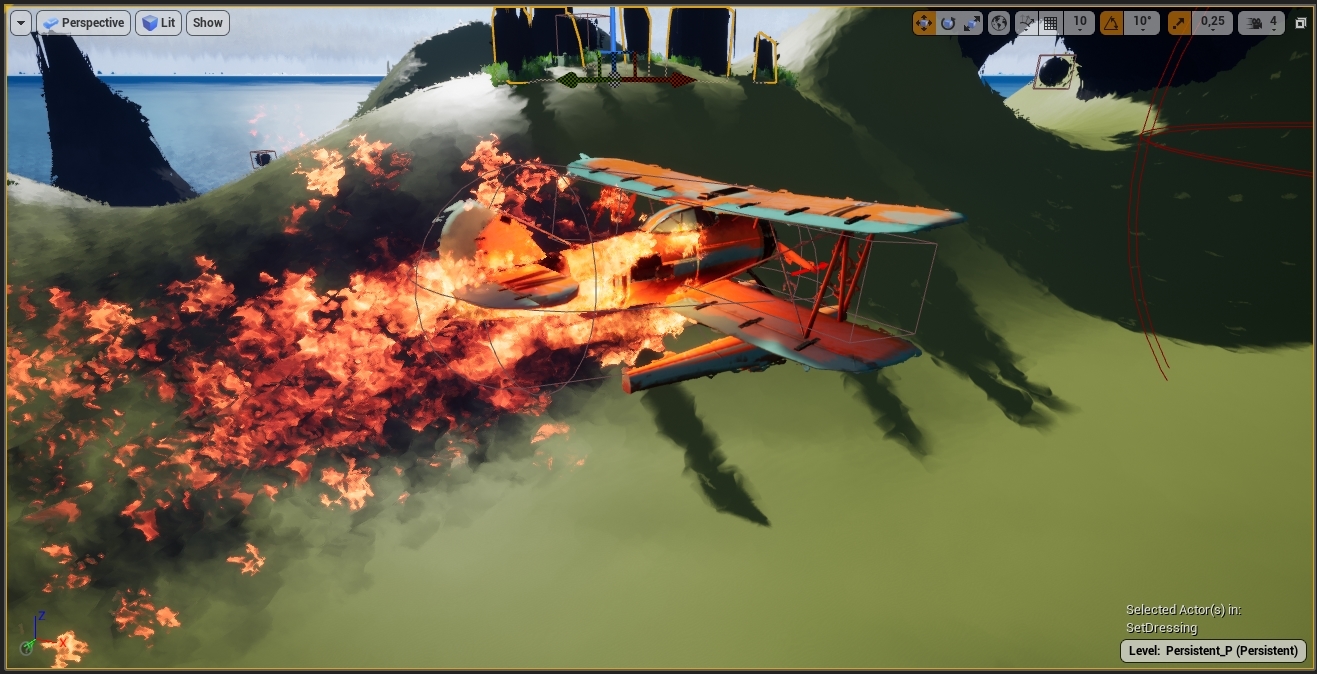Switch to the scale gizmo tool
This screenshot has height=674, width=1317.
click(x=972, y=22)
